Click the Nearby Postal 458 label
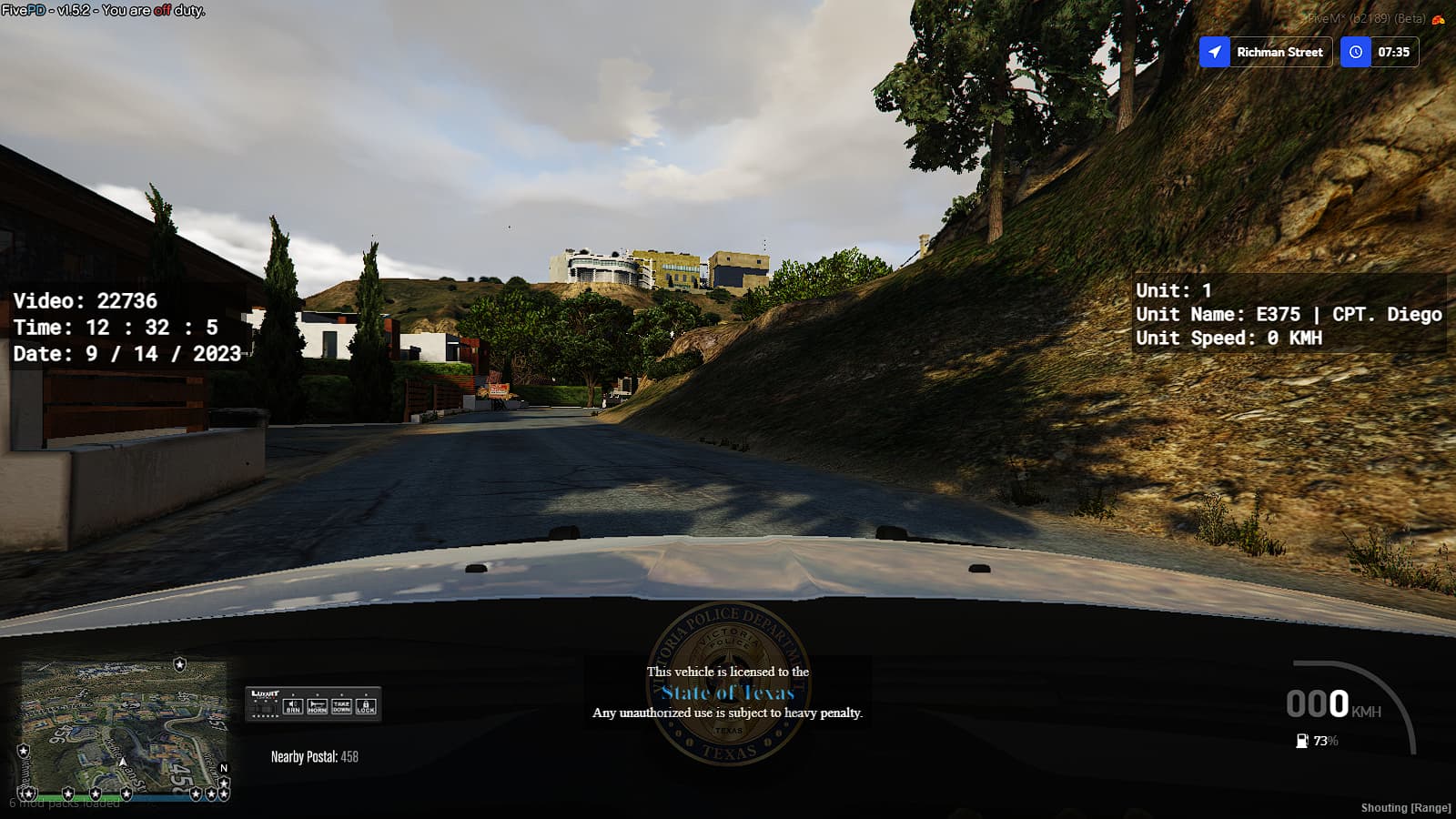This screenshot has width=1456, height=819. 315,754
